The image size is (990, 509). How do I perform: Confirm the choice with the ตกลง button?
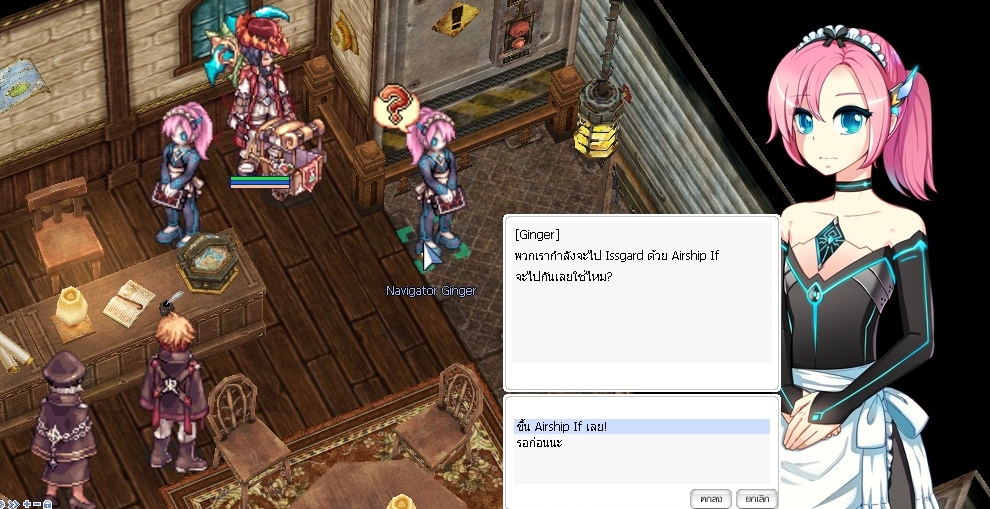click(x=711, y=498)
